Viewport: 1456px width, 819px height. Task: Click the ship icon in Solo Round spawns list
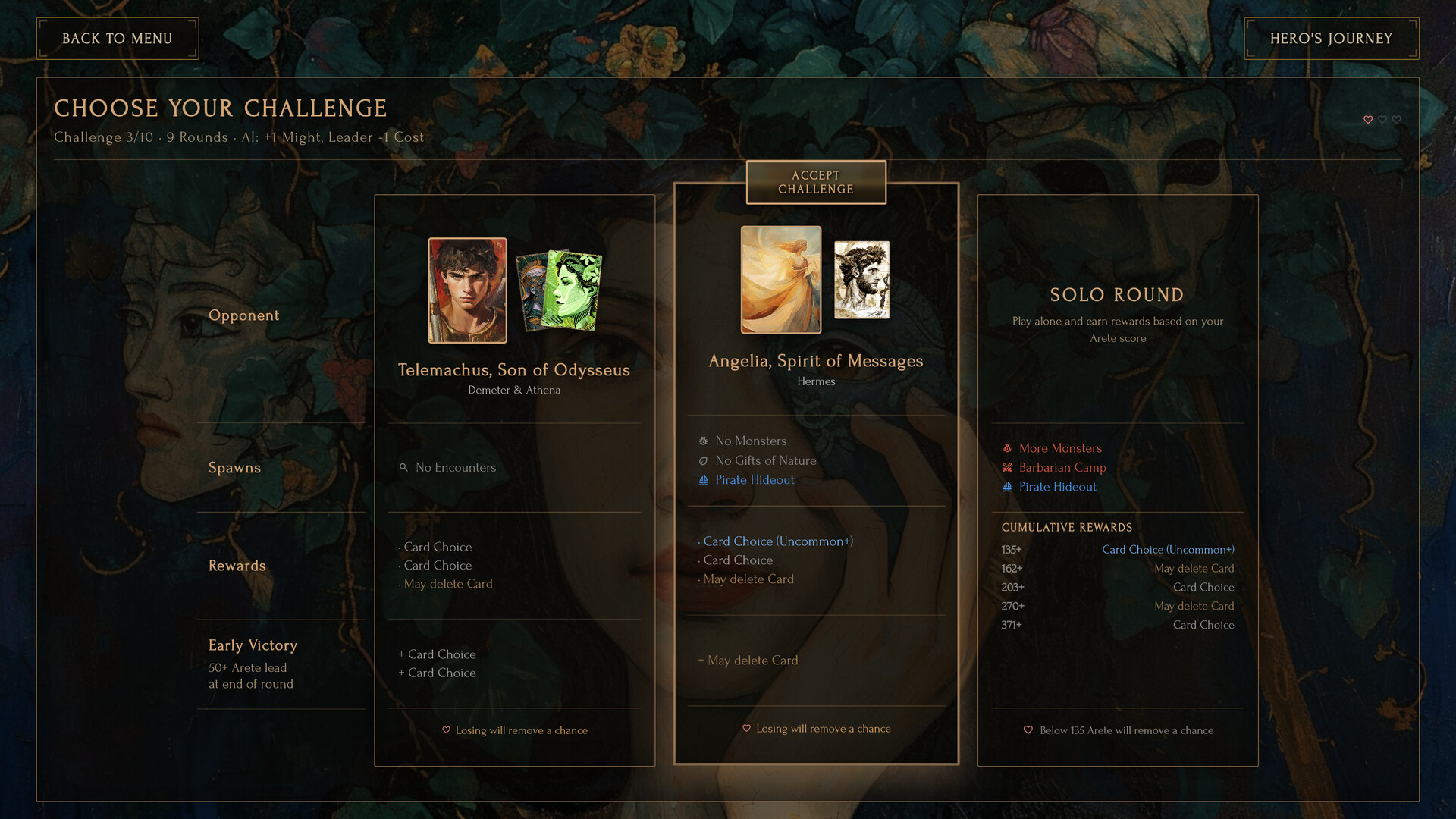pyautogui.click(x=1006, y=486)
